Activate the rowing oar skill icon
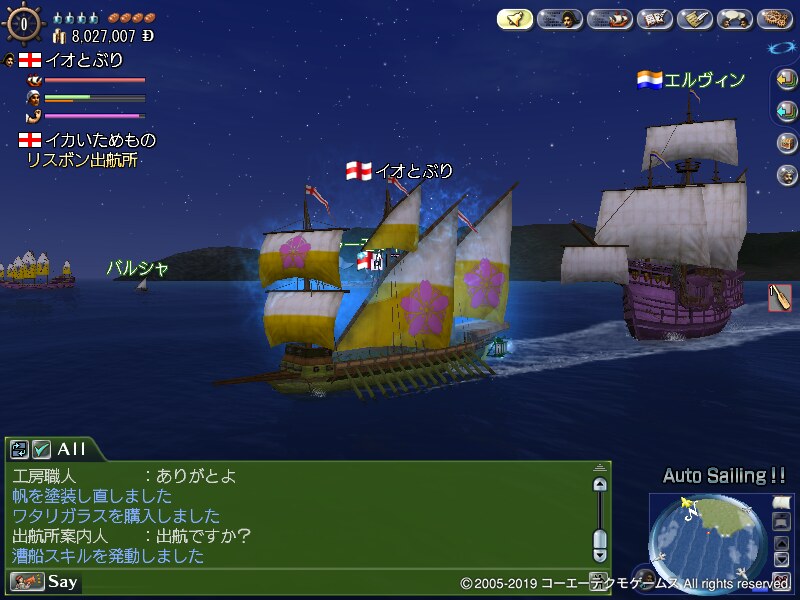 coord(780,298)
